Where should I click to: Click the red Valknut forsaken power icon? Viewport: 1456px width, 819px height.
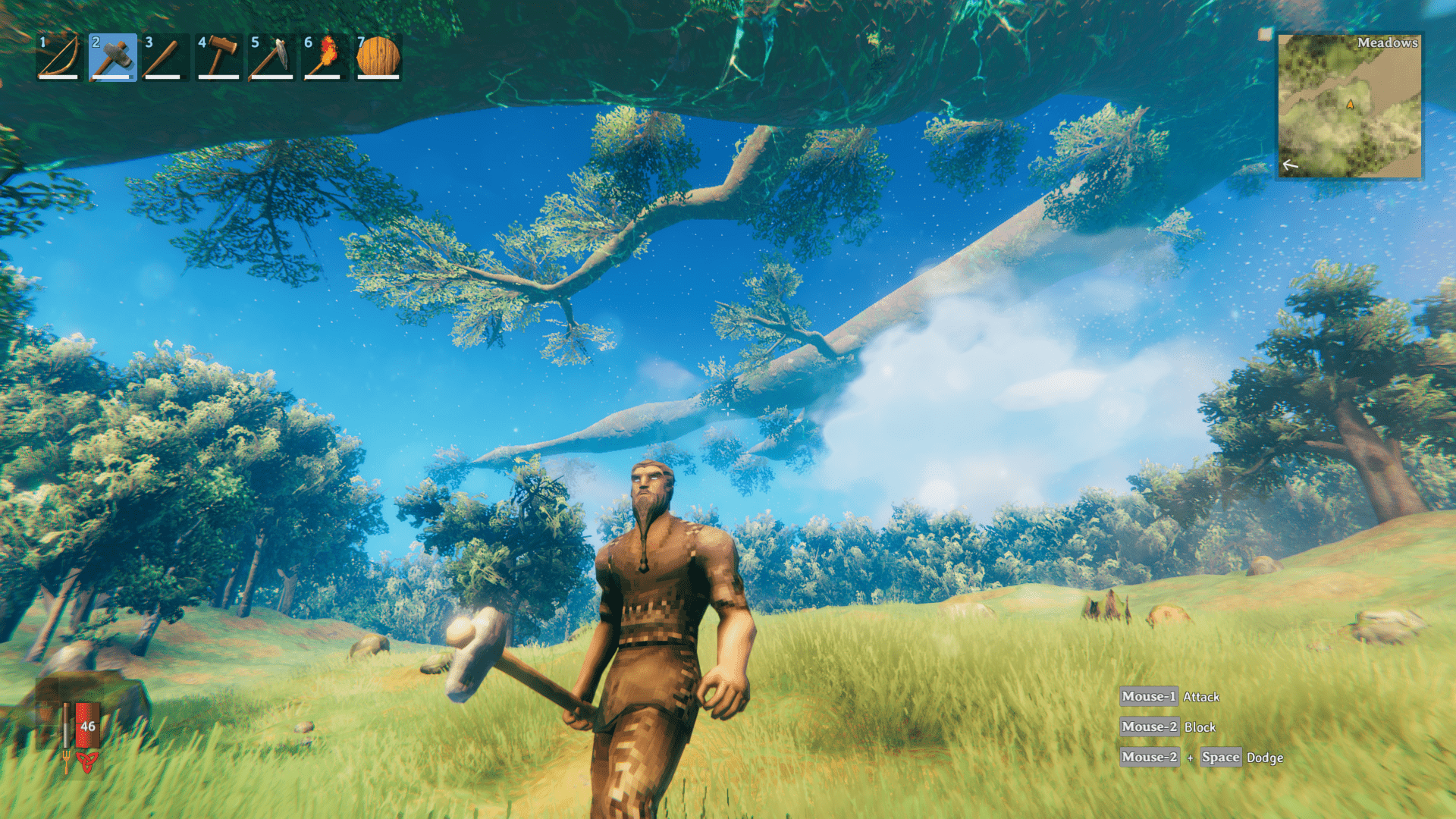click(87, 762)
